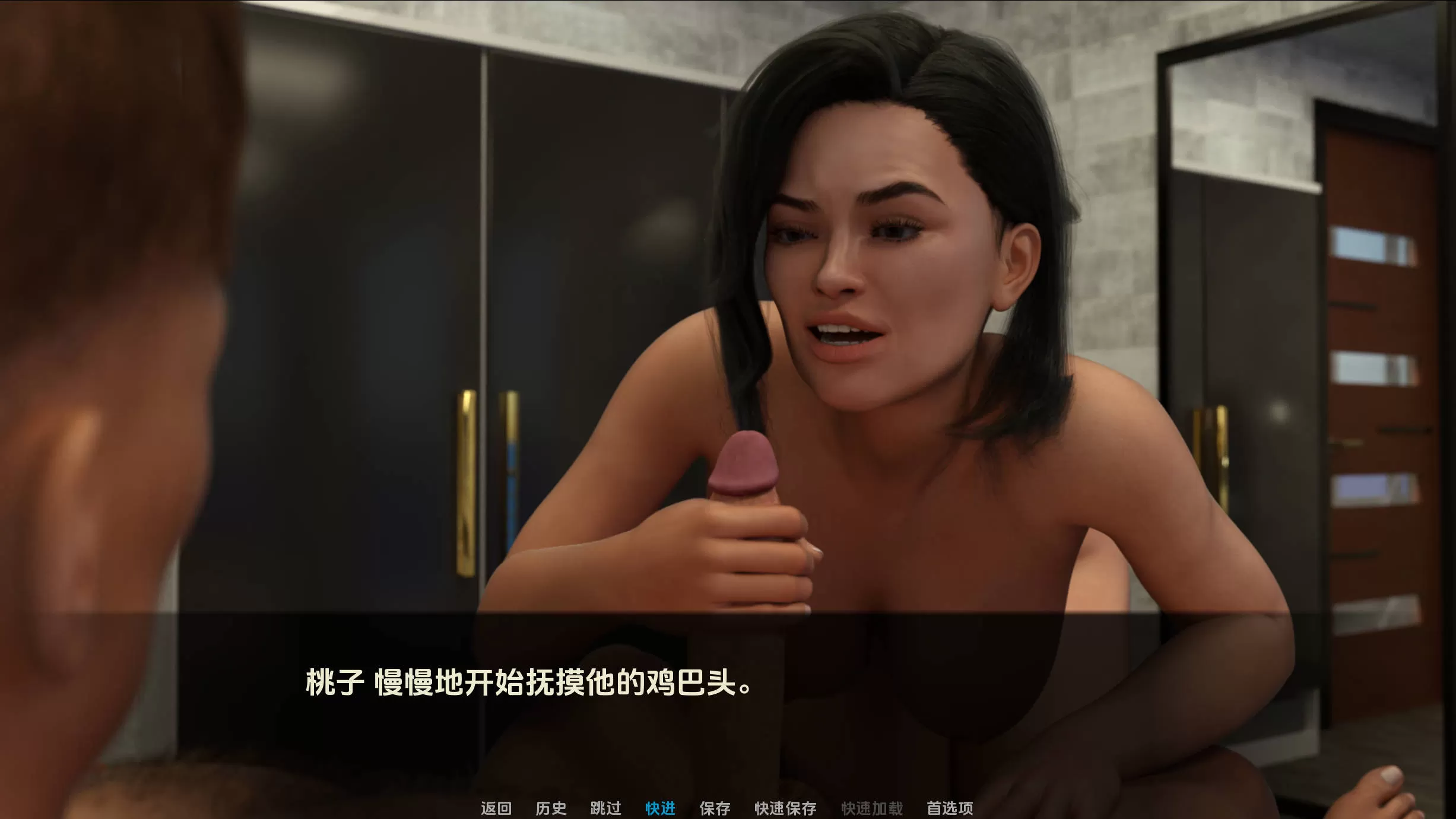The image size is (1456, 819).
Task: Open the 保存 (Save) screen
Action: coord(715,808)
